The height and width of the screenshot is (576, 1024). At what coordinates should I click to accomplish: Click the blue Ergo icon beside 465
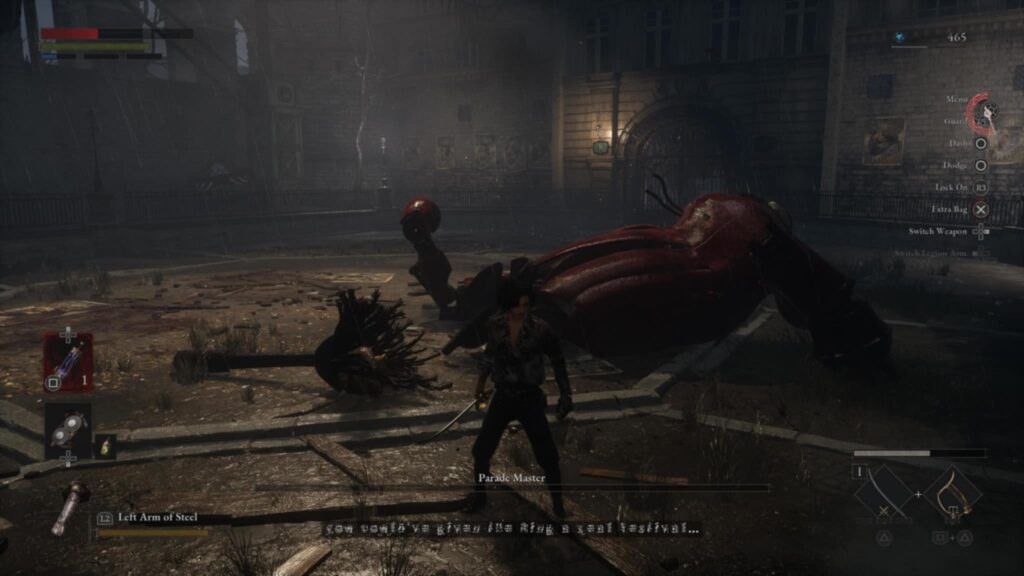tap(900, 38)
